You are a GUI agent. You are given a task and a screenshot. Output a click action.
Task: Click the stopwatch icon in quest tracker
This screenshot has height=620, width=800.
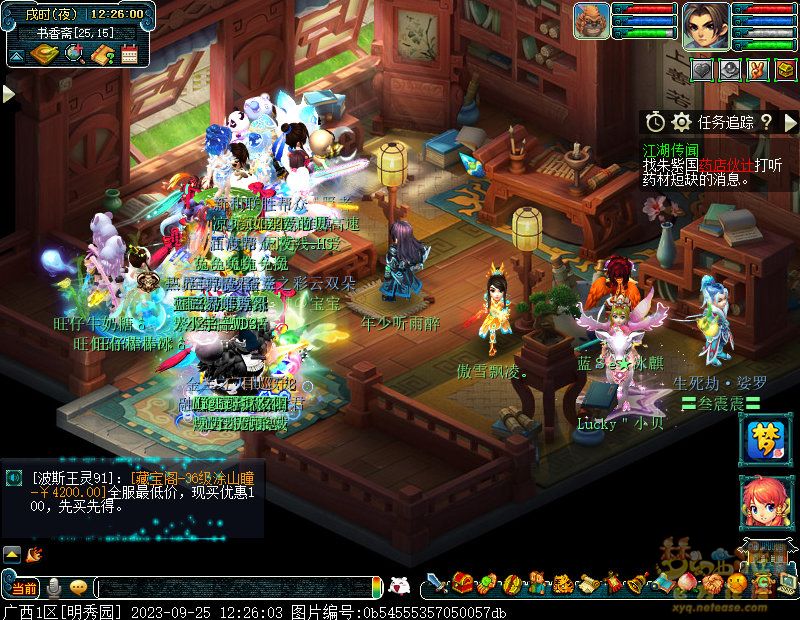click(x=655, y=122)
